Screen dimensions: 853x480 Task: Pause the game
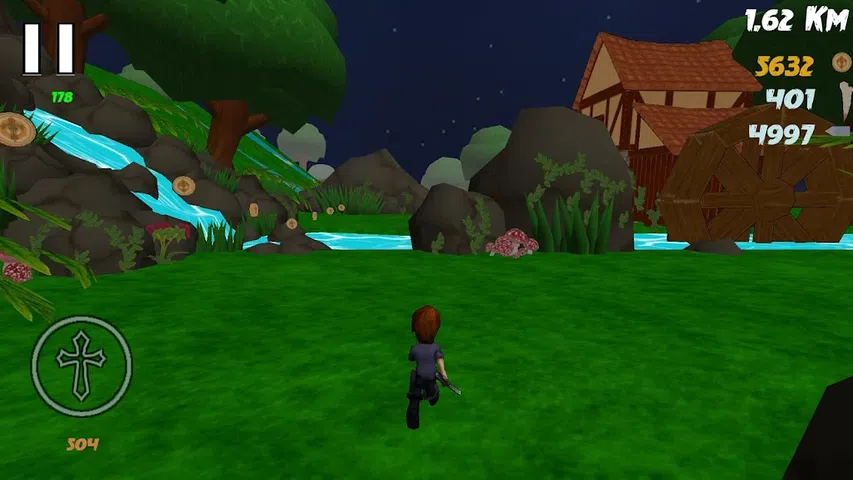pos(49,48)
